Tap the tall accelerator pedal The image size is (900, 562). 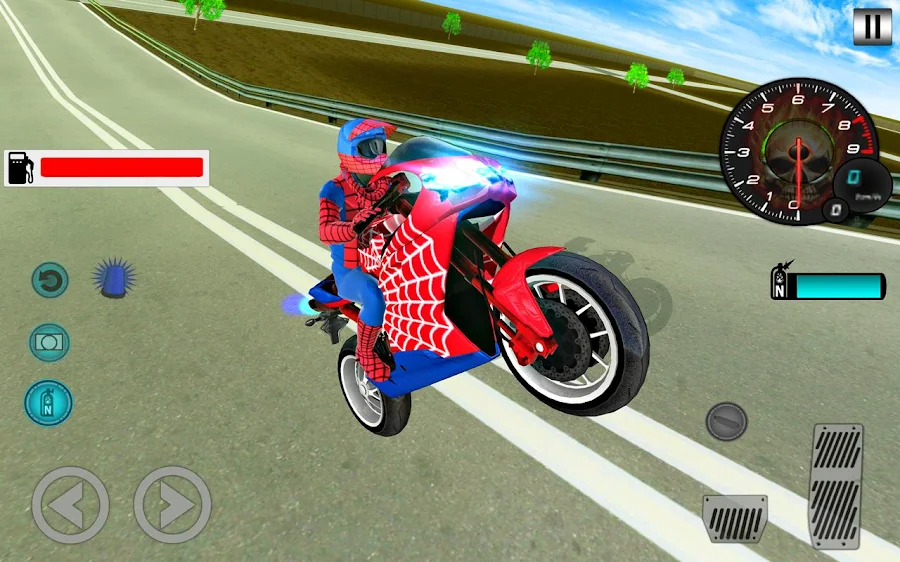coord(837,485)
